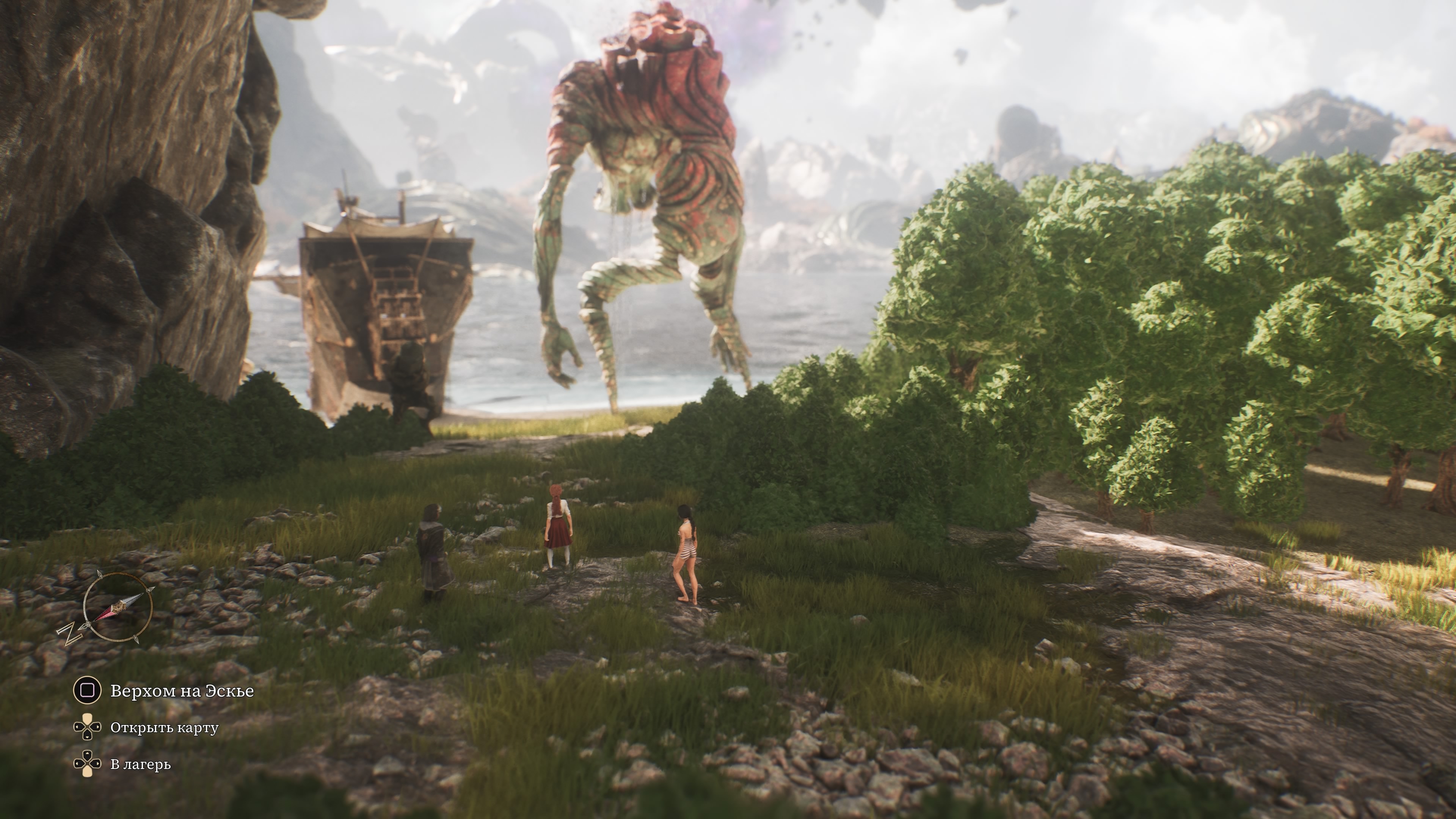Click the compass in the HUD
Viewport: 1456px width, 819px height.
[x=117, y=607]
